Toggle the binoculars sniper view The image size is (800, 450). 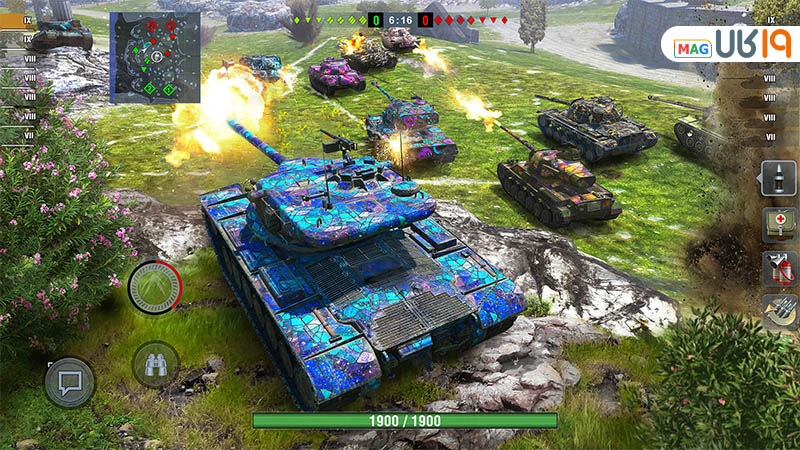pos(155,364)
